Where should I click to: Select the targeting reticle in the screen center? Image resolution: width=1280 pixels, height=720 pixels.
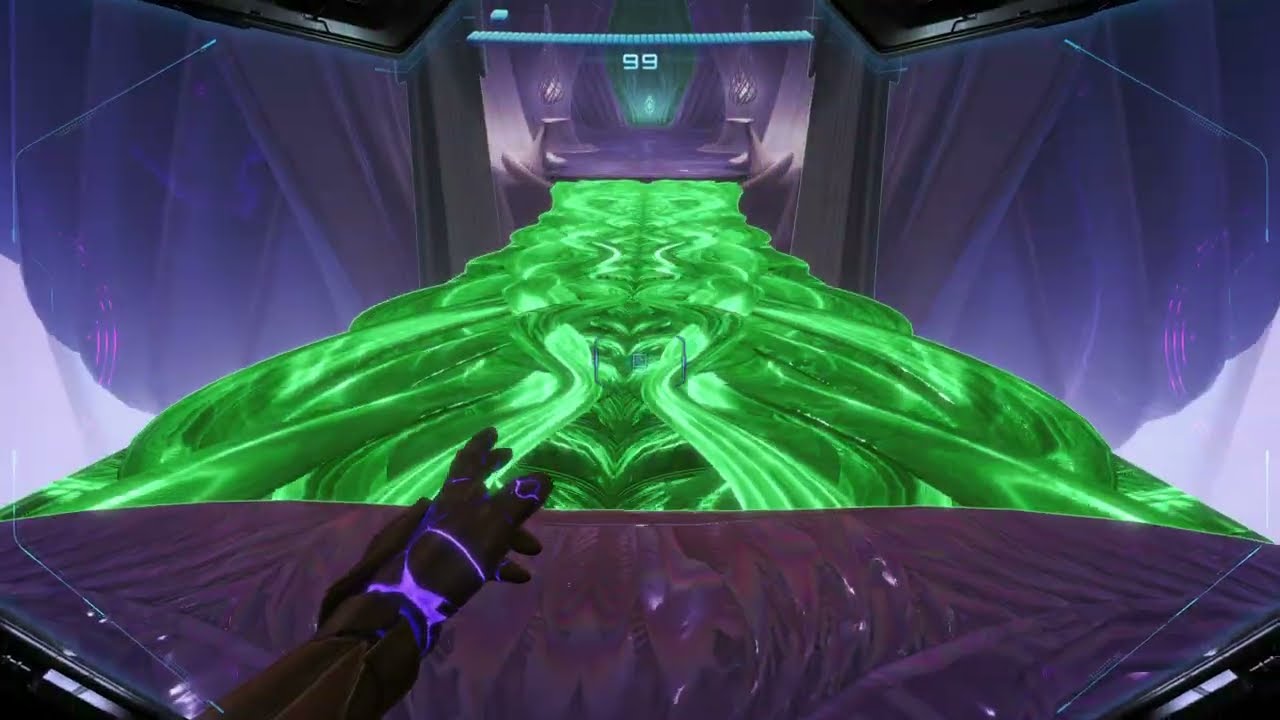[x=640, y=360]
